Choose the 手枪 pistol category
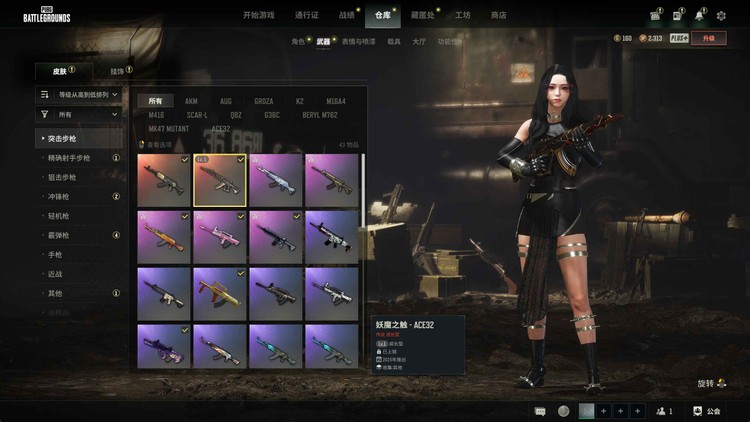This screenshot has height=422, width=750. [x=55, y=254]
